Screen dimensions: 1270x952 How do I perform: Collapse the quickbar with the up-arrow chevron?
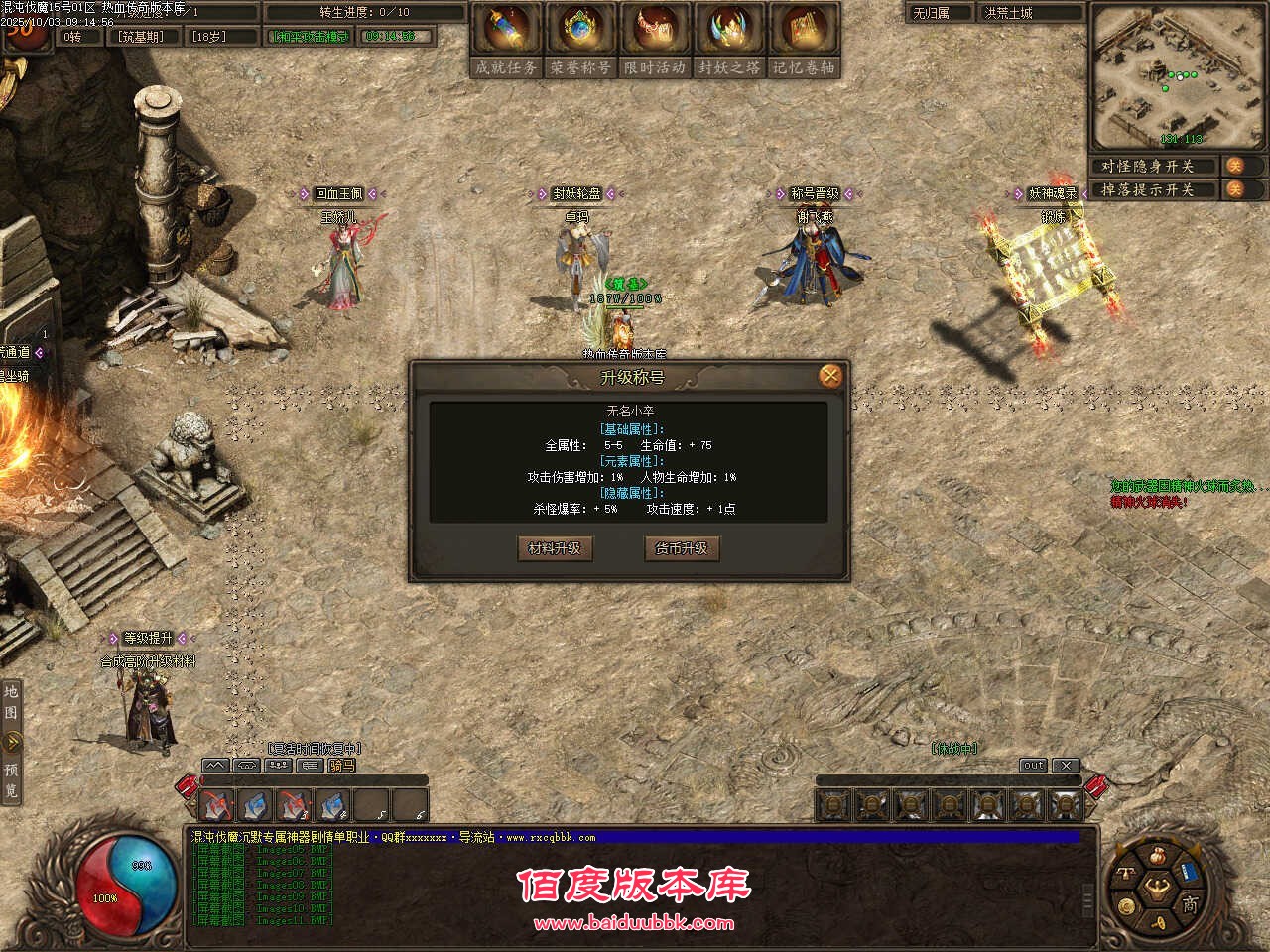214,765
